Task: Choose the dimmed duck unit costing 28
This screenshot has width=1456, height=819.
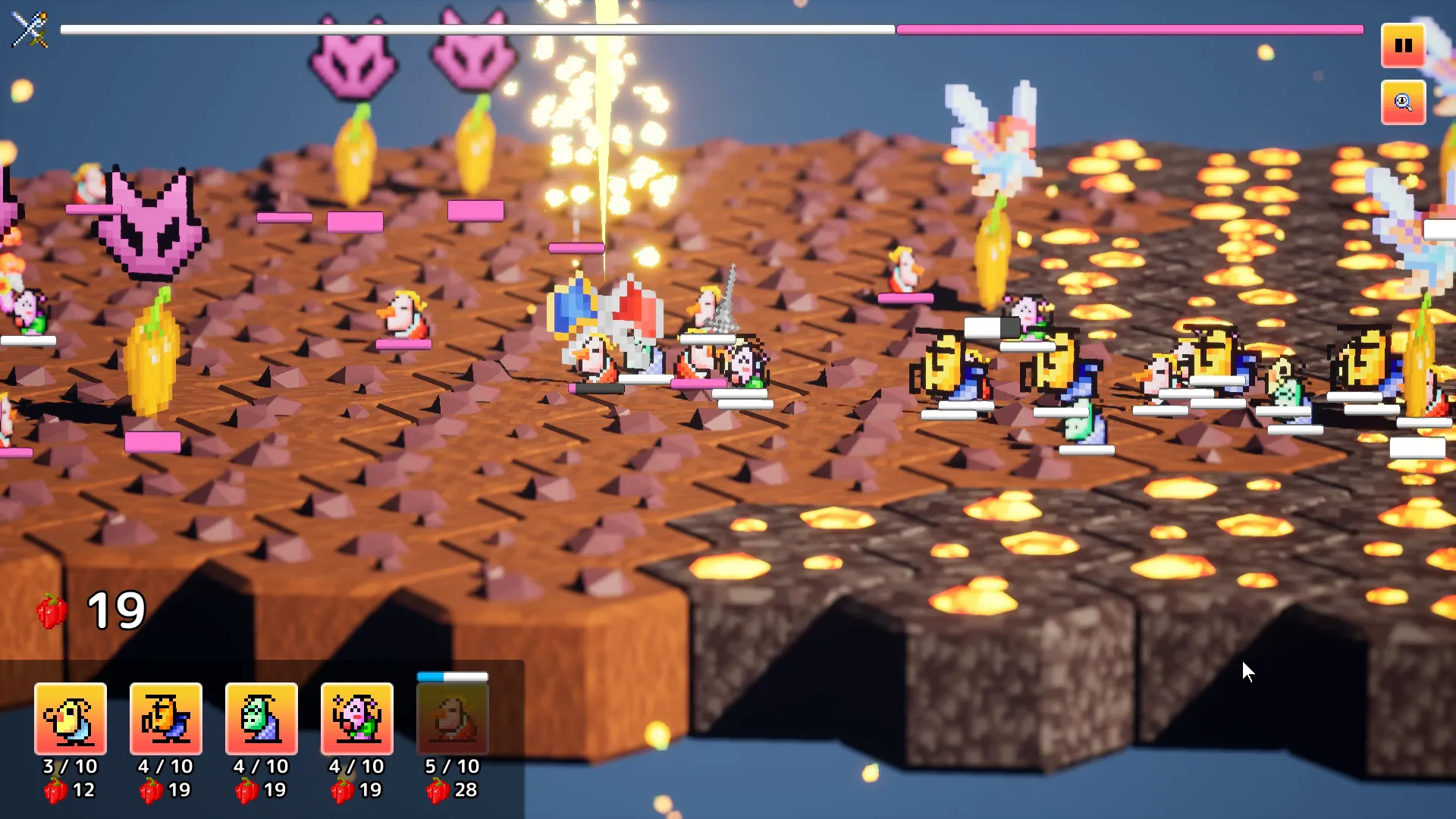Action: pos(453,719)
